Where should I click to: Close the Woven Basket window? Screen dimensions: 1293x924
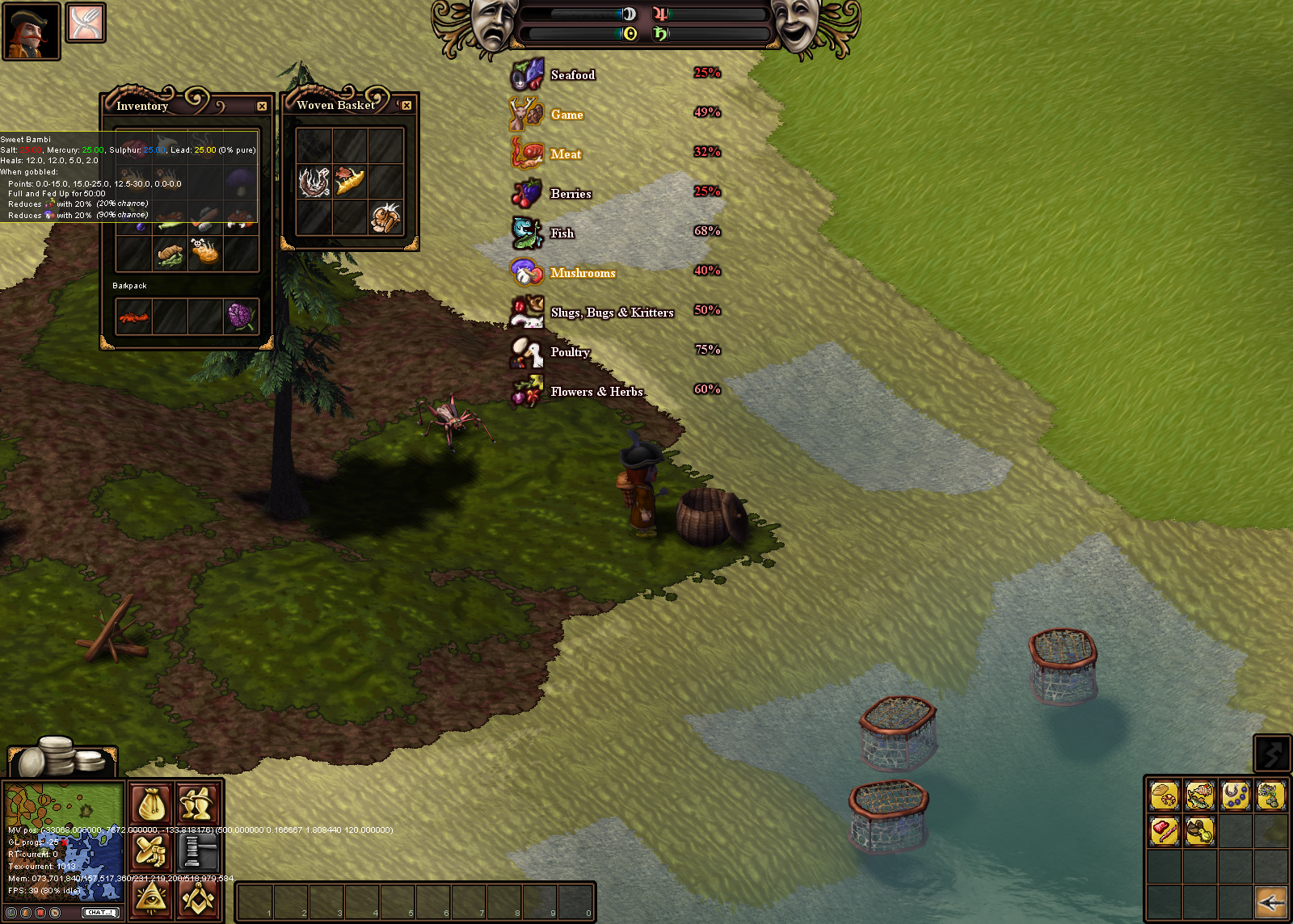click(x=406, y=106)
